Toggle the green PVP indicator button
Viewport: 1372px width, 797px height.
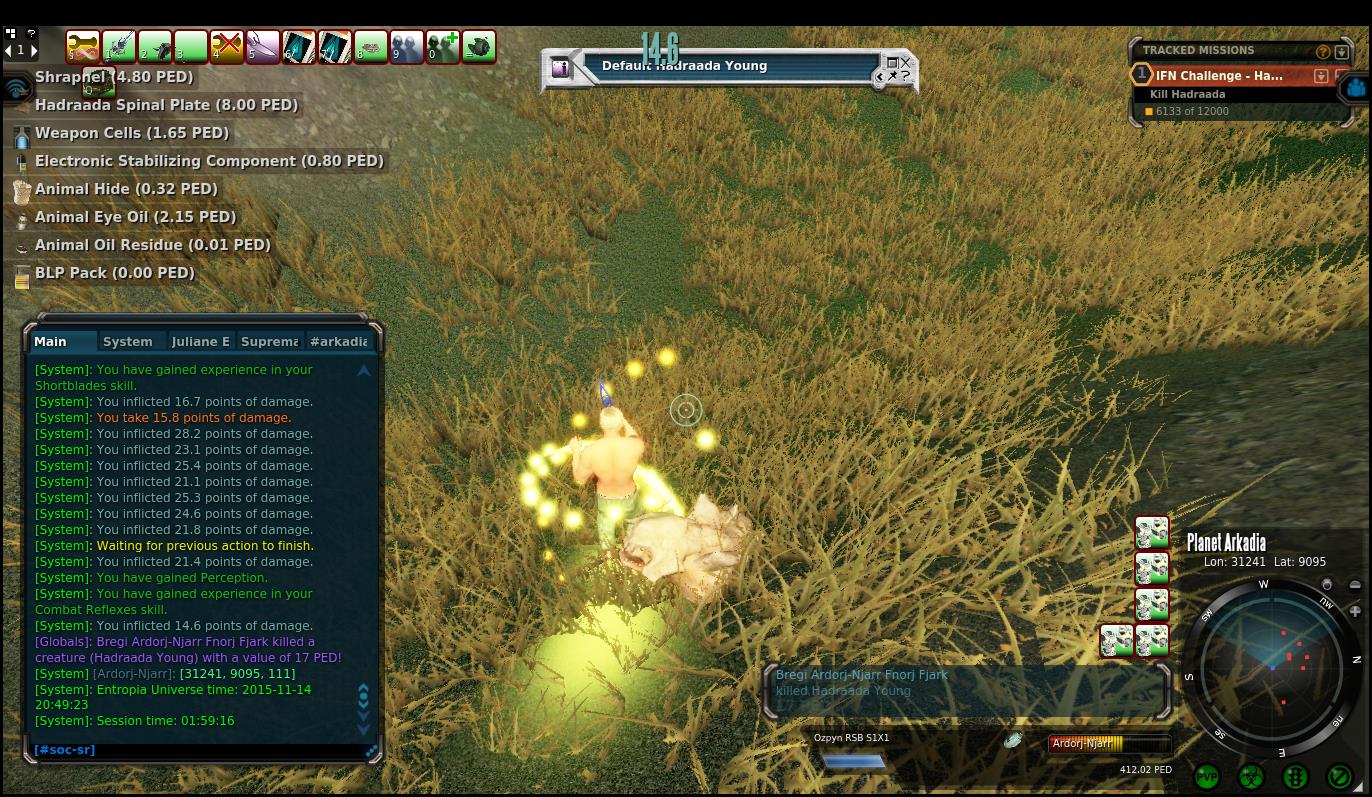coord(1207,776)
